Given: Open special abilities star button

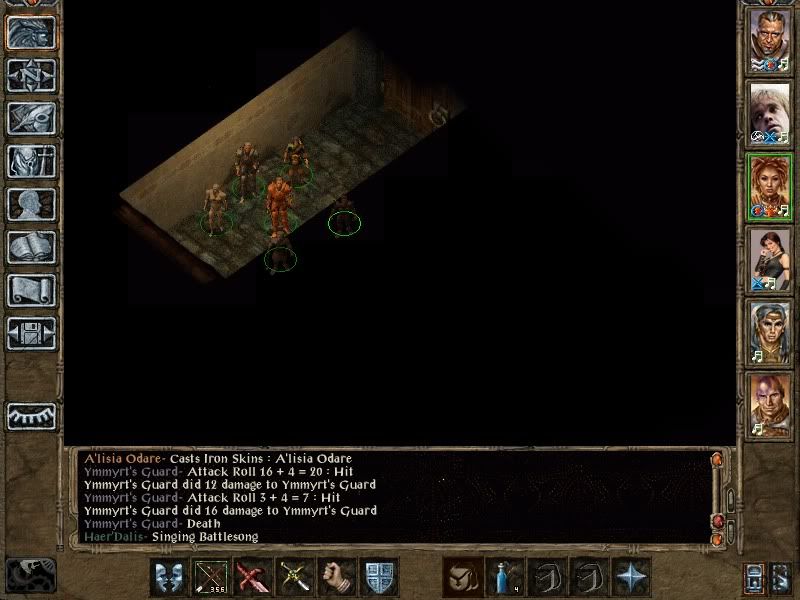Looking at the screenshot, I should point(630,578).
